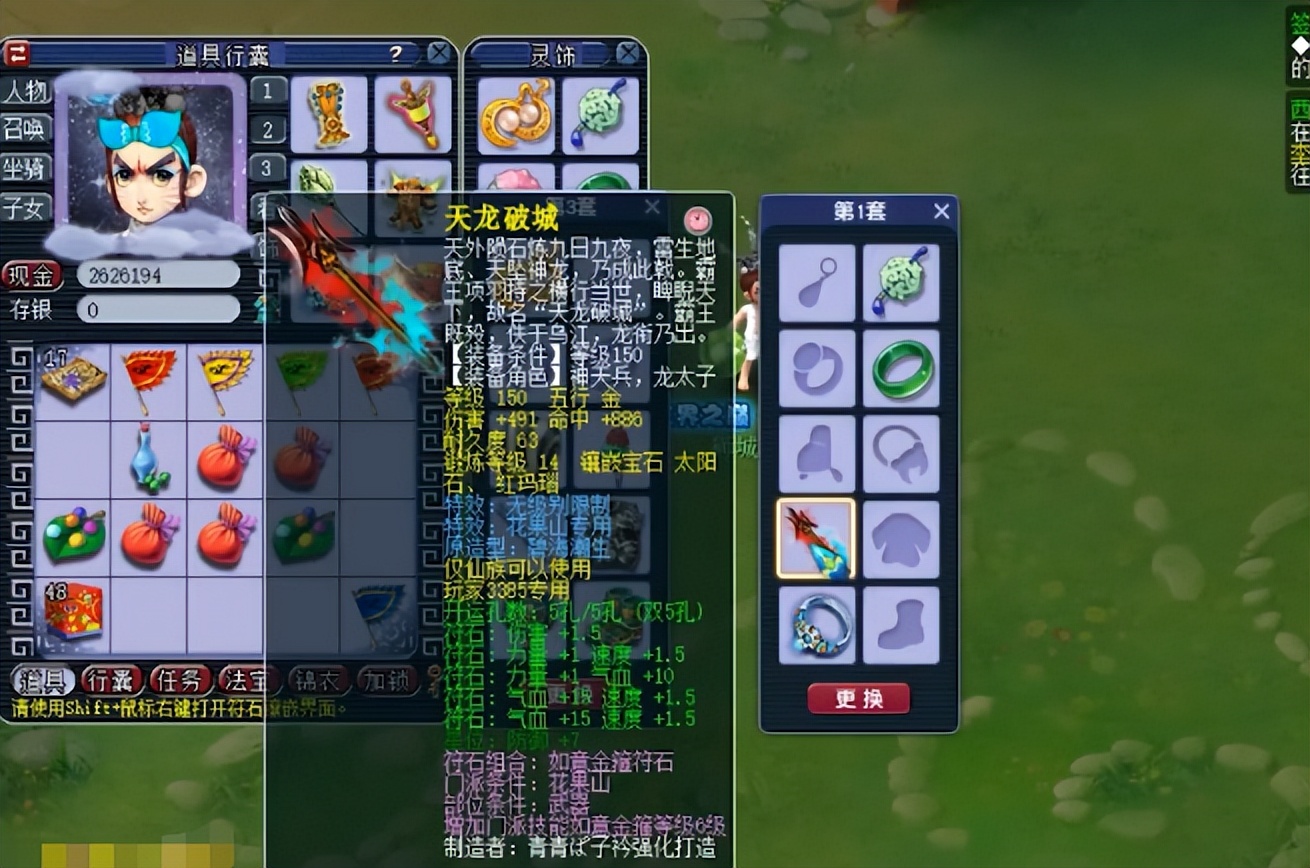
Task: Close the 第1套 equipment set panel
Action: tap(941, 211)
